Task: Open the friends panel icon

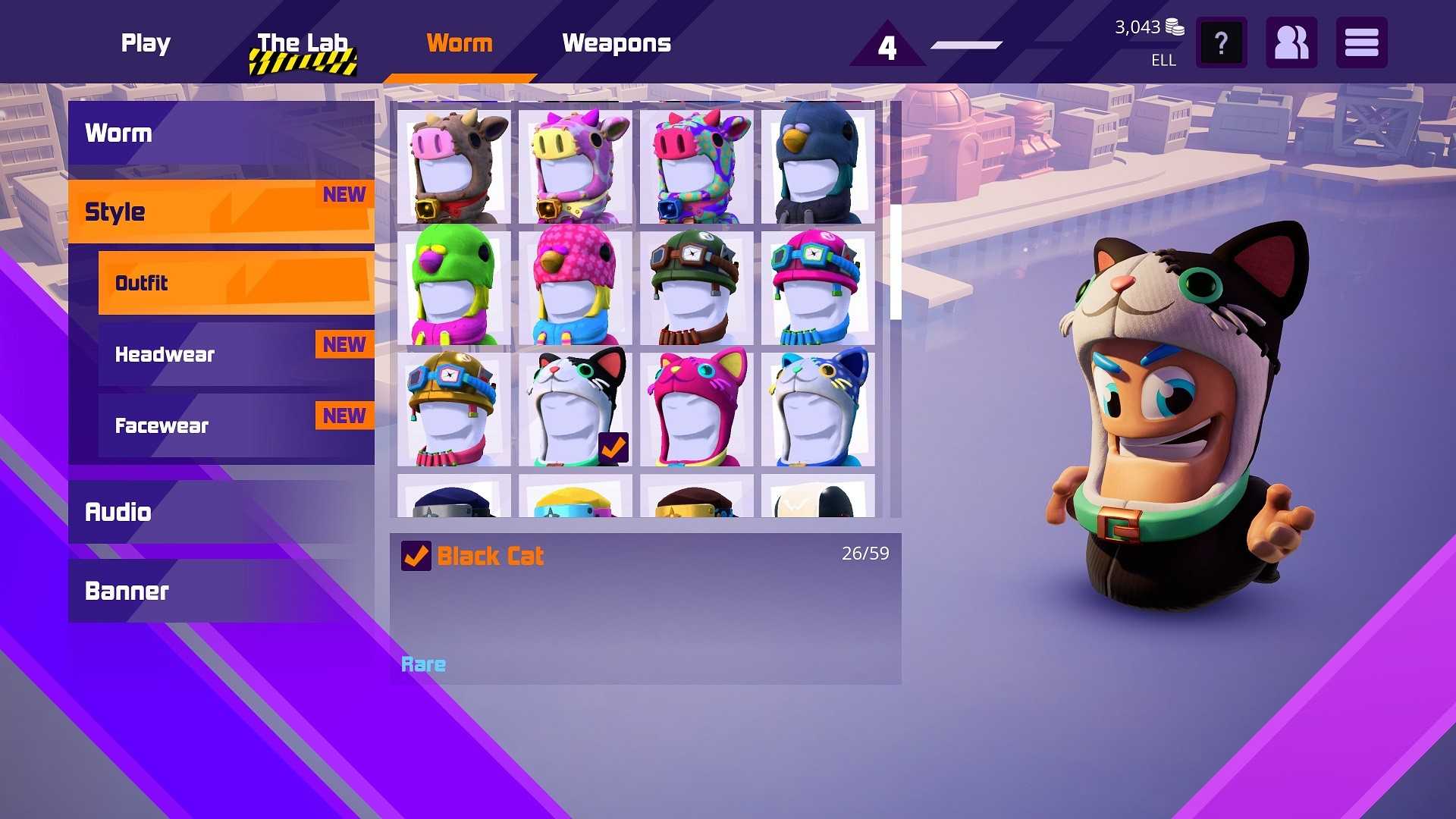Action: [1291, 42]
